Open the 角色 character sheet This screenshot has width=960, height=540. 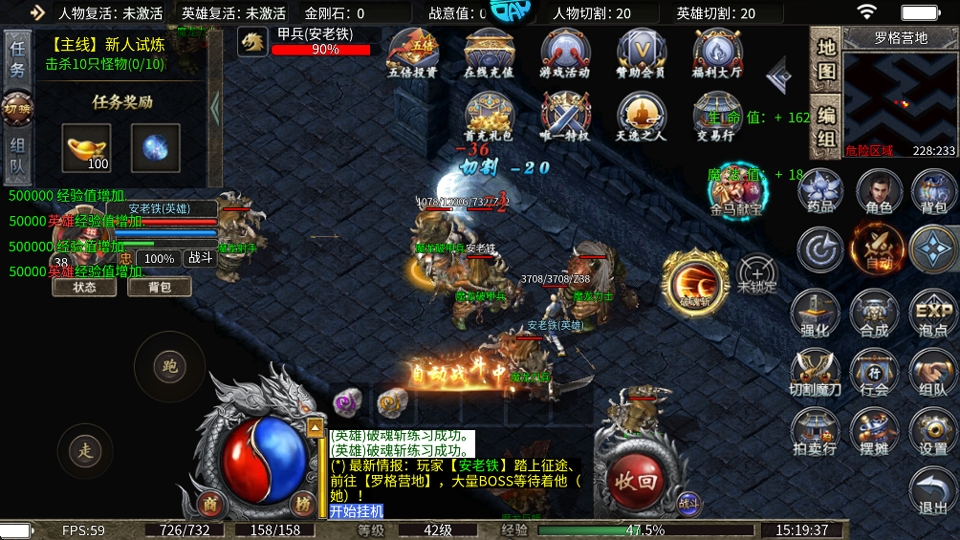click(879, 191)
